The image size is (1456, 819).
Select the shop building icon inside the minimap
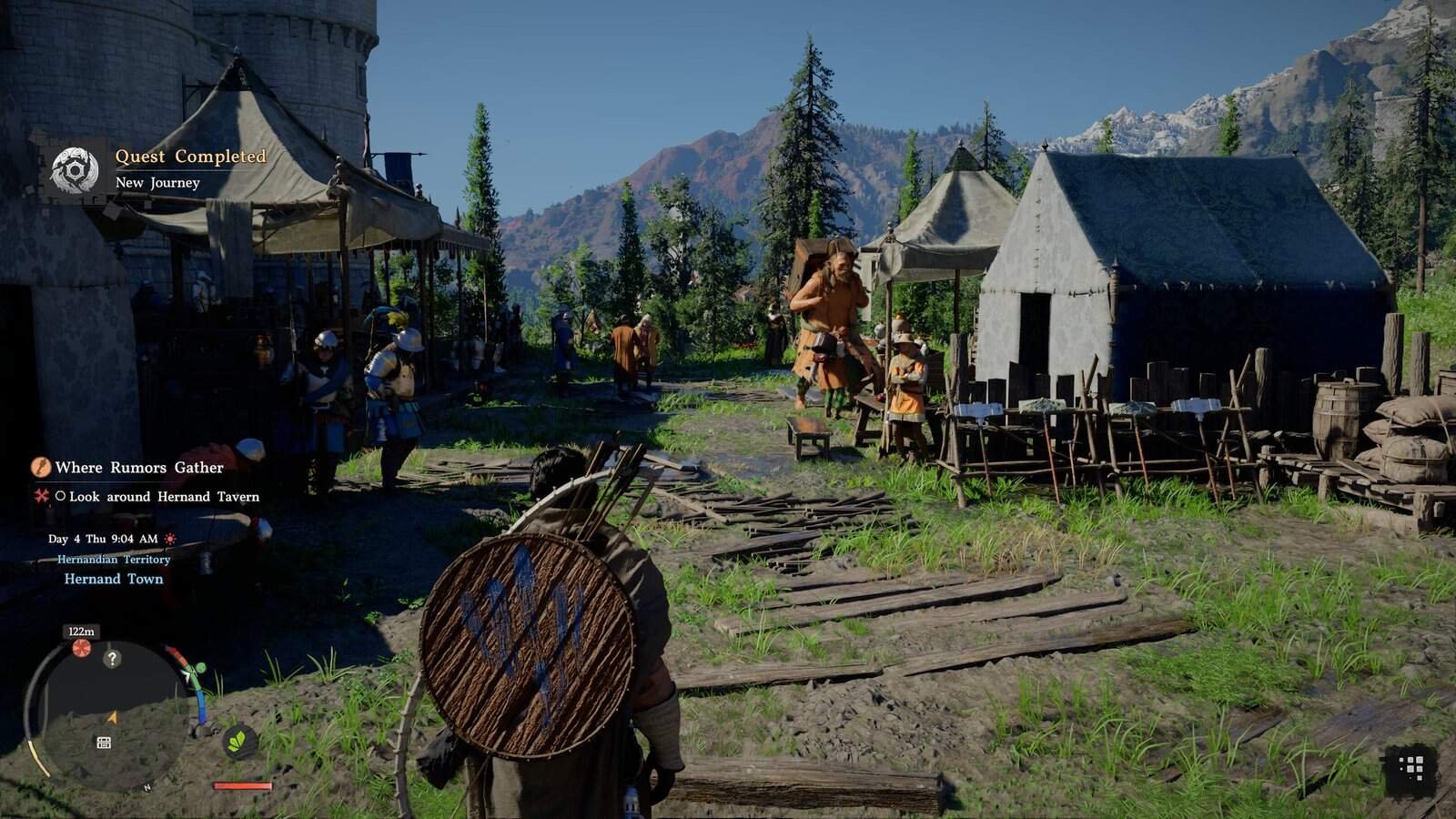103,741
